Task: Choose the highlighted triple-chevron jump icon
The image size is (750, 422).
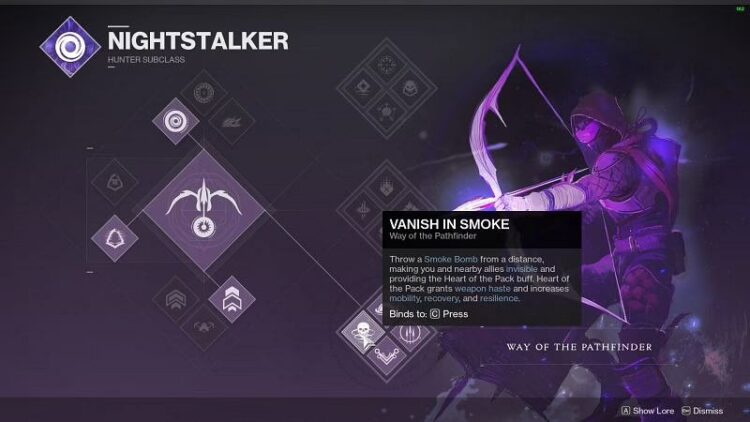Action: [232, 297]
